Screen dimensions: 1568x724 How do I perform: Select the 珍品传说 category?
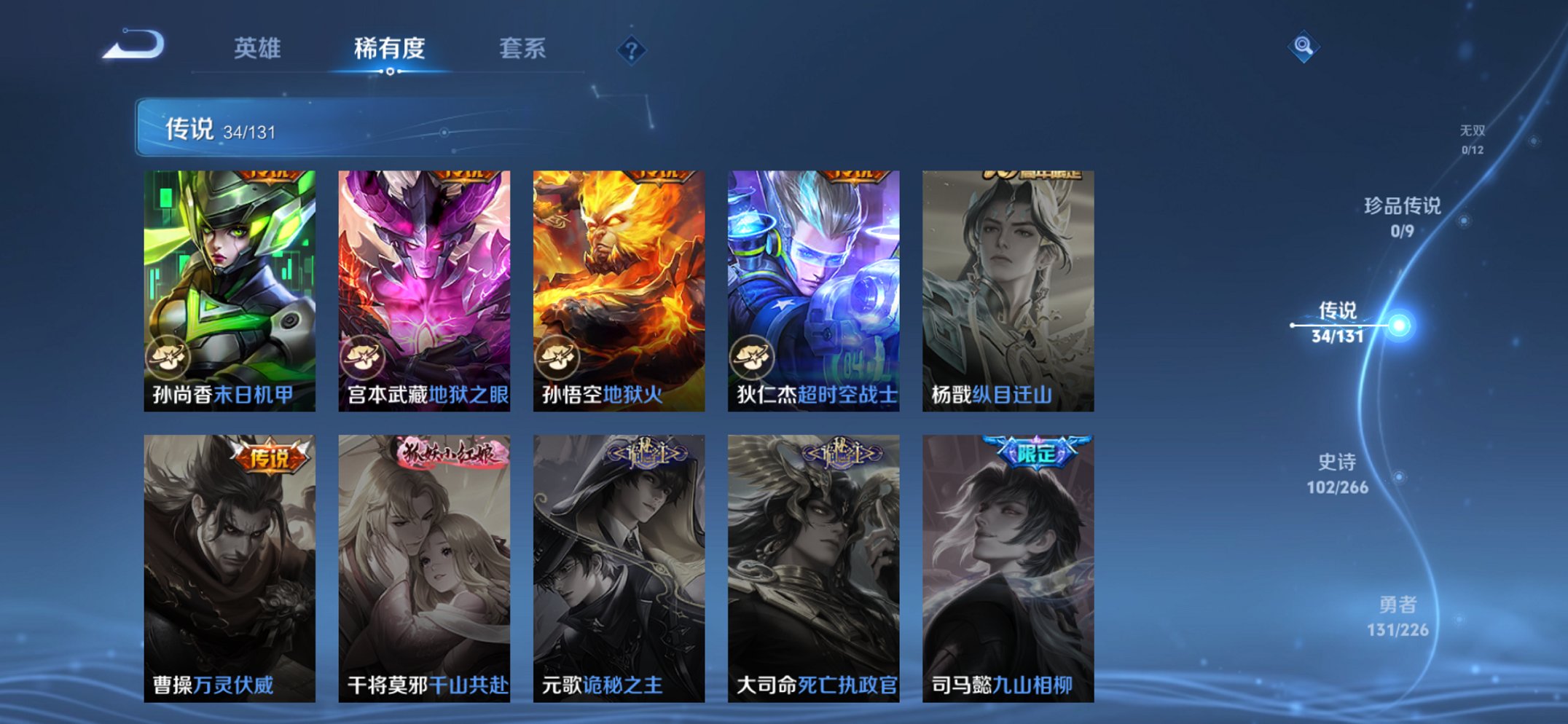click(x=1403, y=216)
